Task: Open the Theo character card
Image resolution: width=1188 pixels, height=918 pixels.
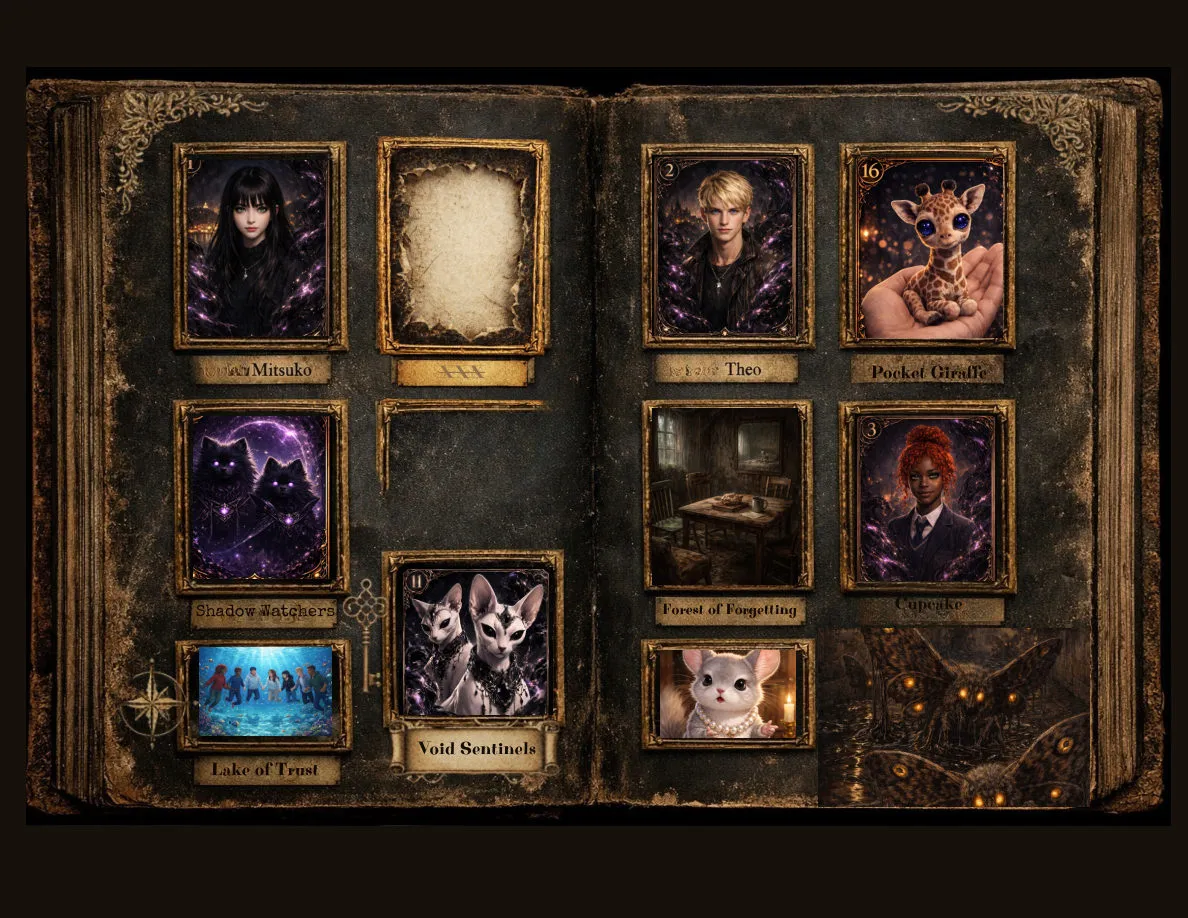Action: tap(727, 246)
